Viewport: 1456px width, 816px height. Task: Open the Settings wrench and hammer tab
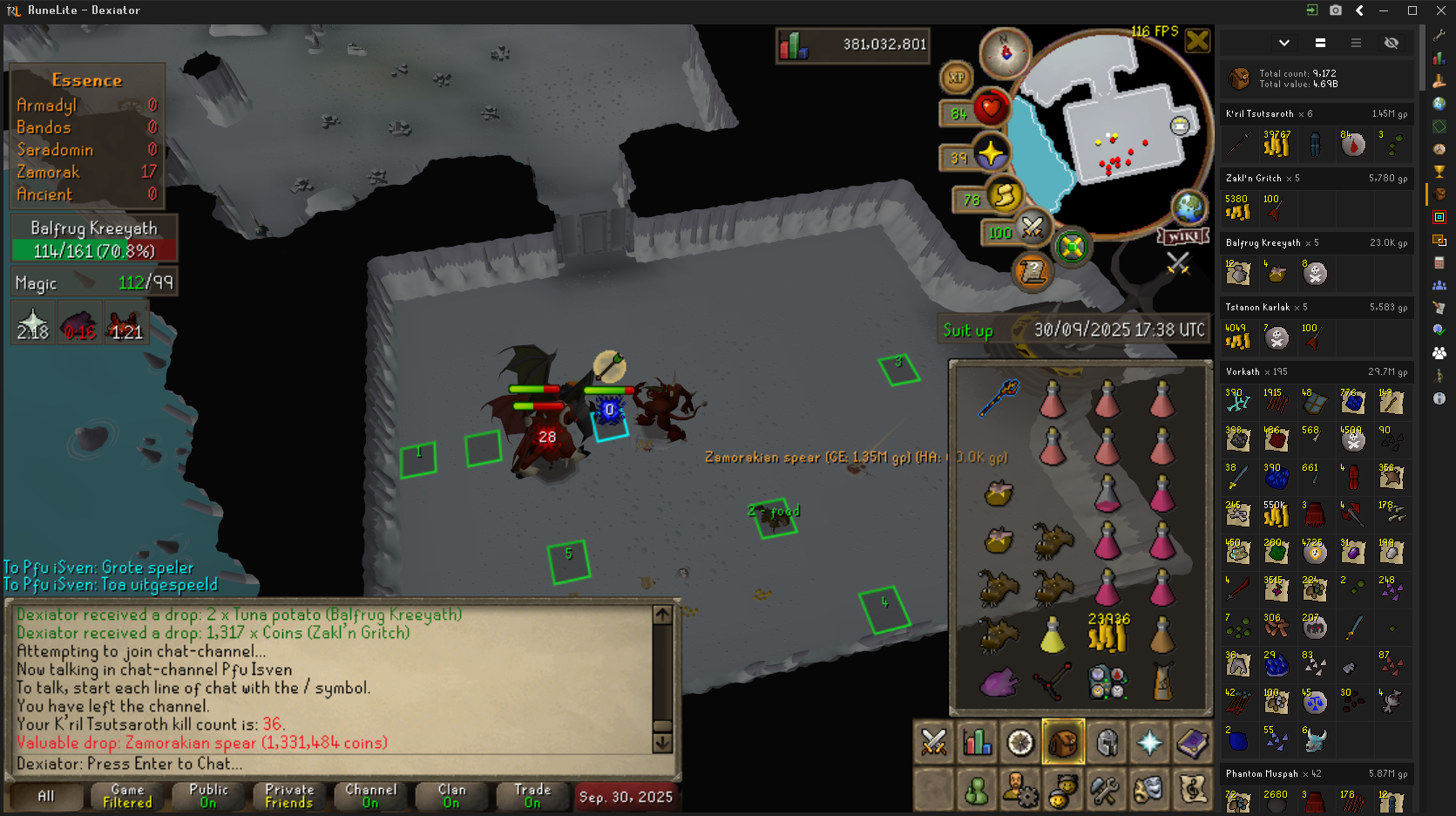click(1105, 791)
